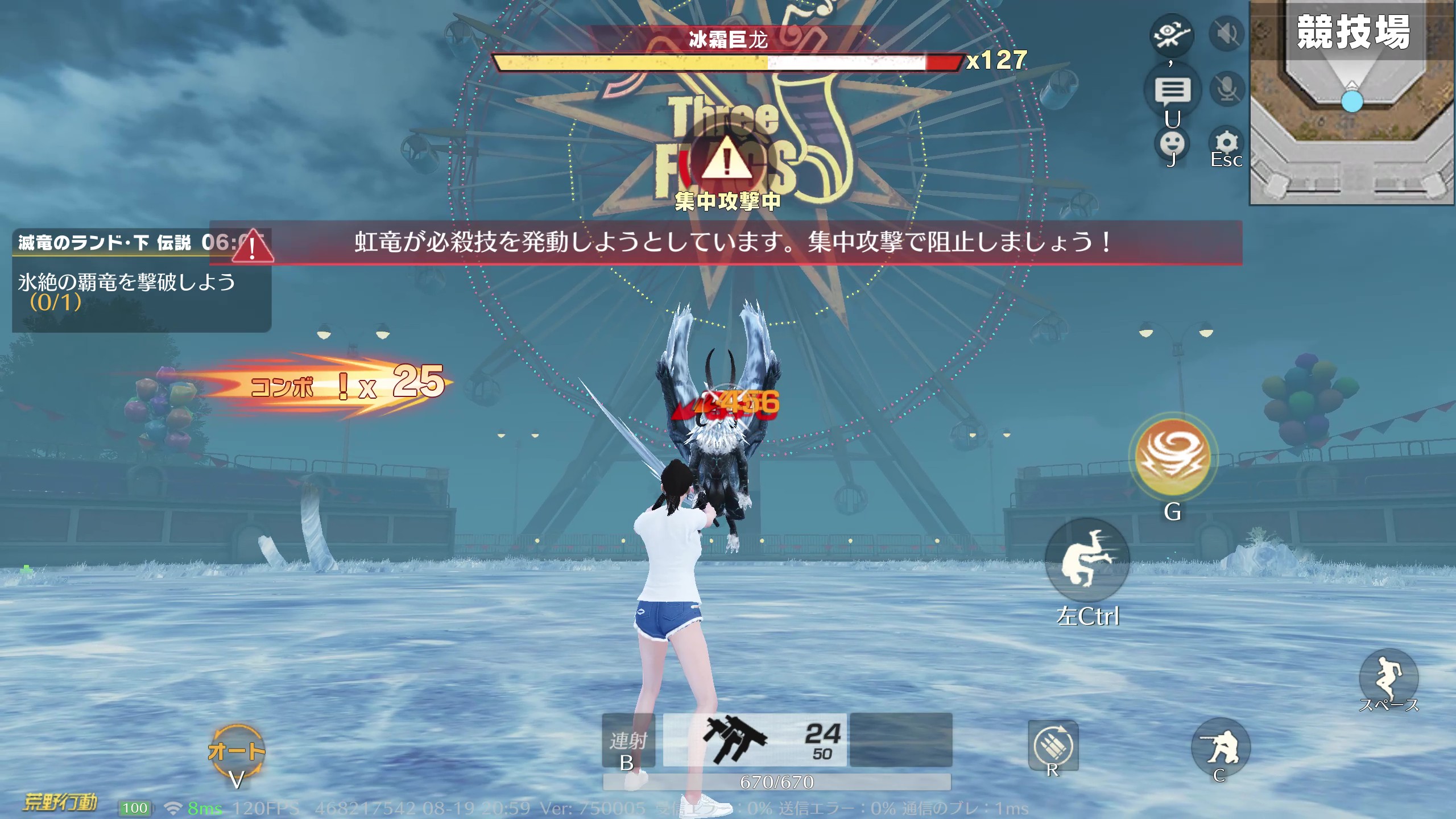Open the emote smiley menu
The height and width of the screenshot is (819, 1456).
pyautogui.click(x=1172, y=143)
